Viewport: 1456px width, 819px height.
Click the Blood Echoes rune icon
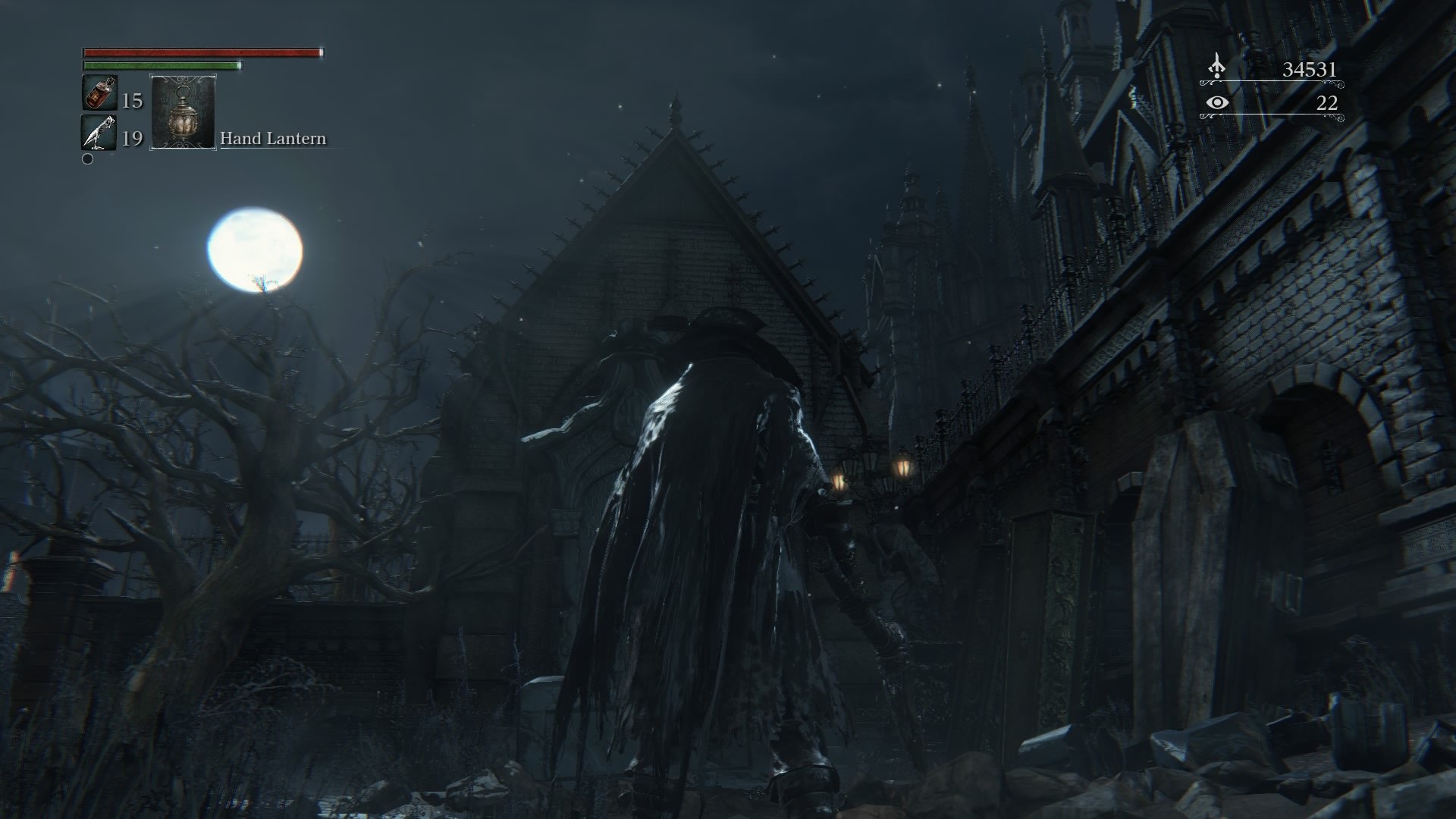pos(1217,67)
